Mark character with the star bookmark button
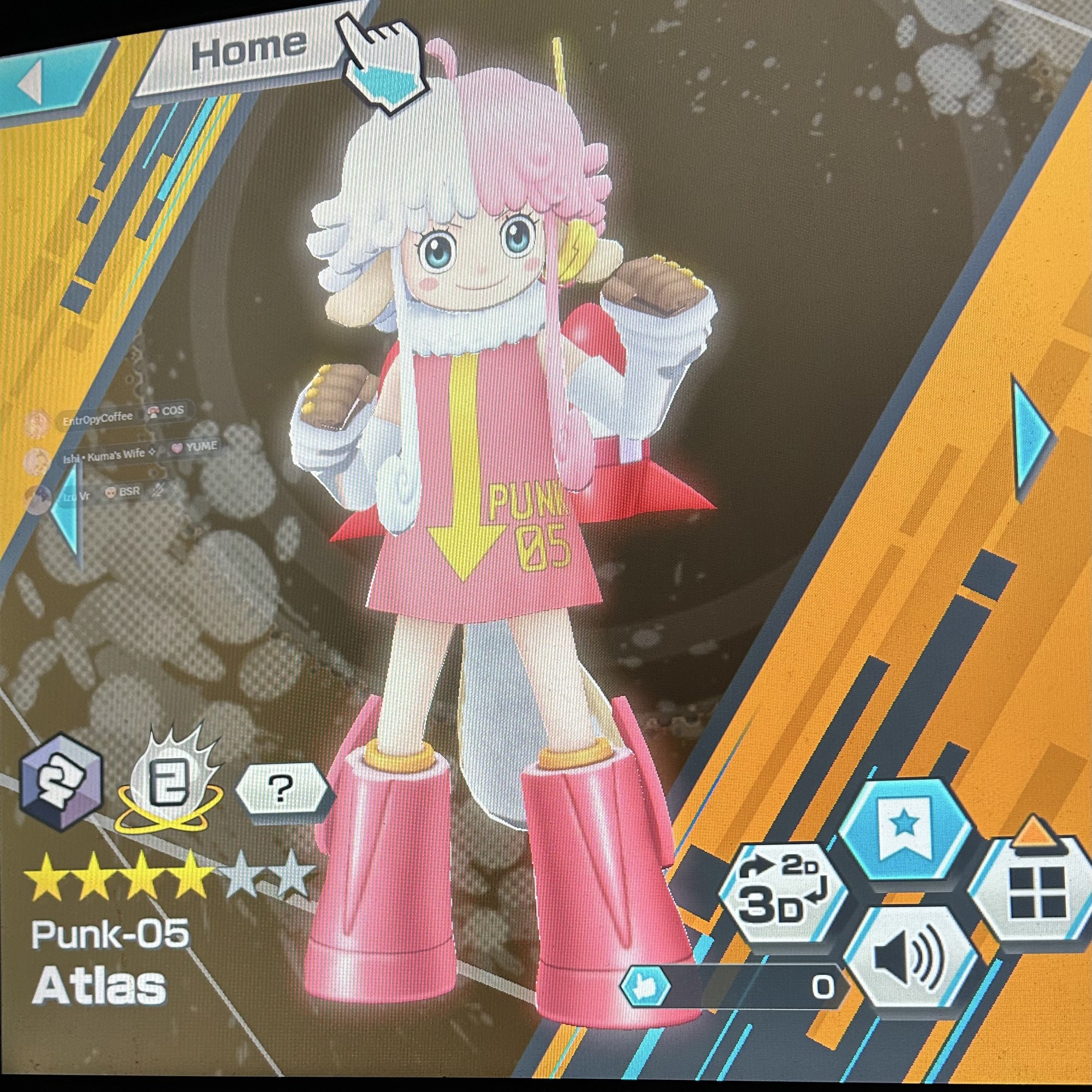Viewport: 1092px width, 1092px height. pyautogui.click(x=904, y=829)
